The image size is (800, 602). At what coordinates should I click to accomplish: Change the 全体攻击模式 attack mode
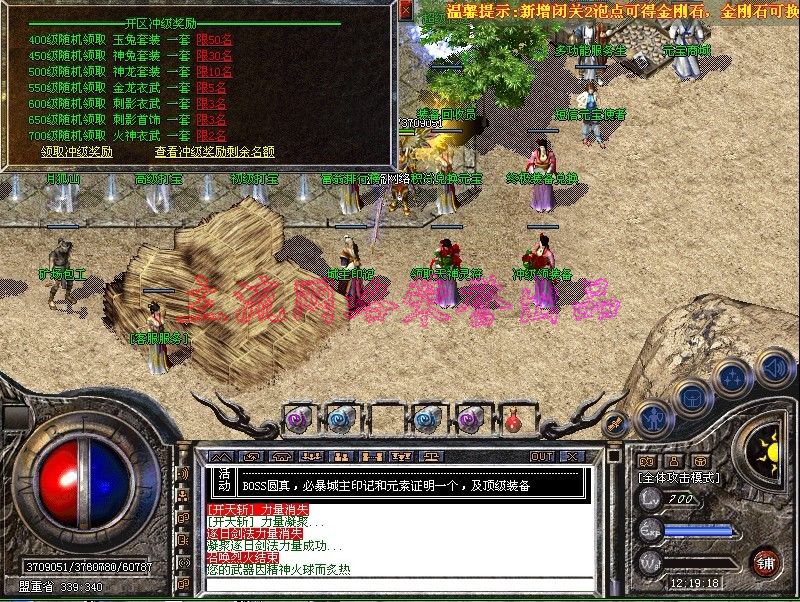(680, 478)
